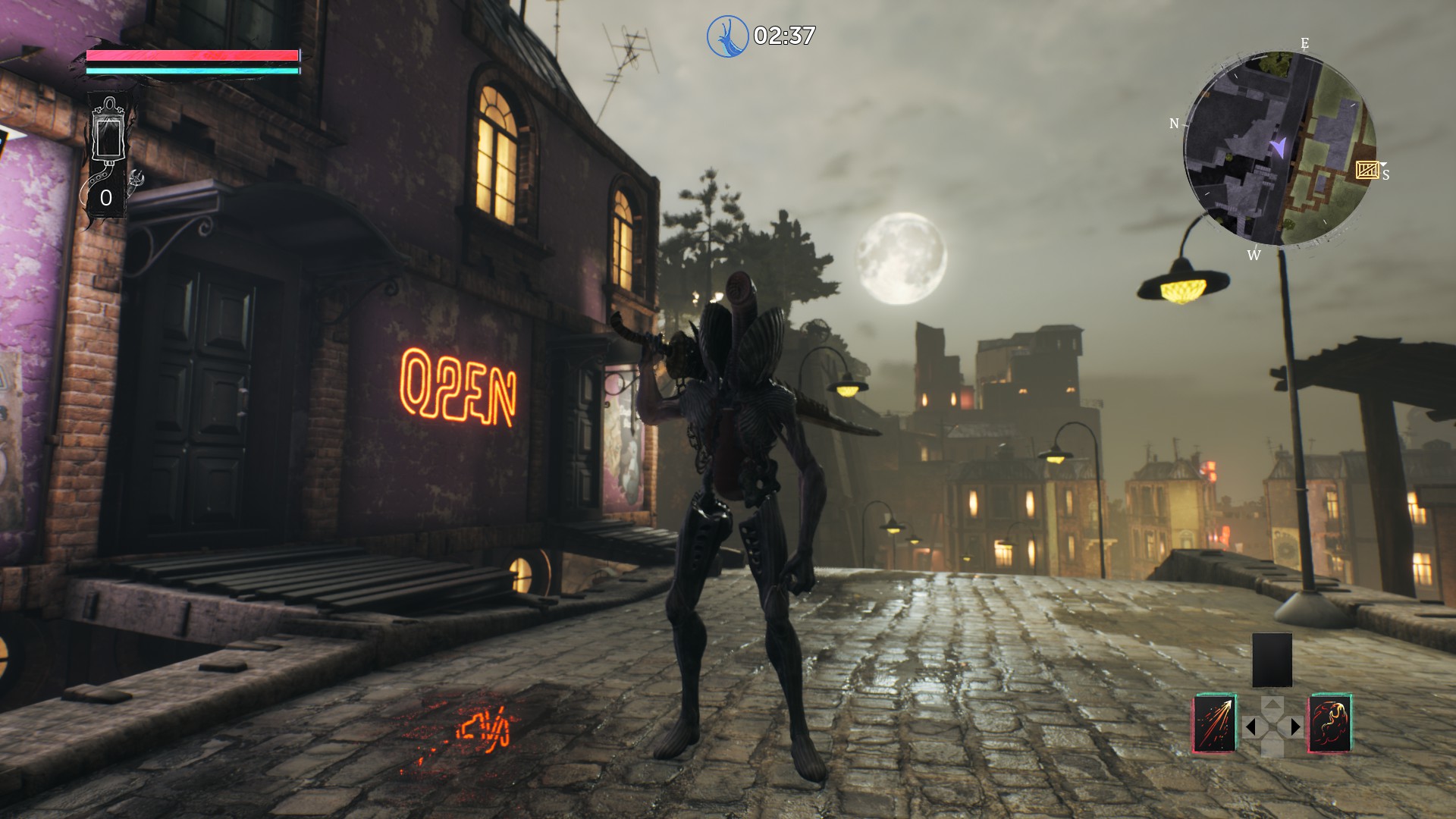1456x819 pixels.
Task: Click the crate icon on the minimap's right edge
Action: coord(1367,170)
